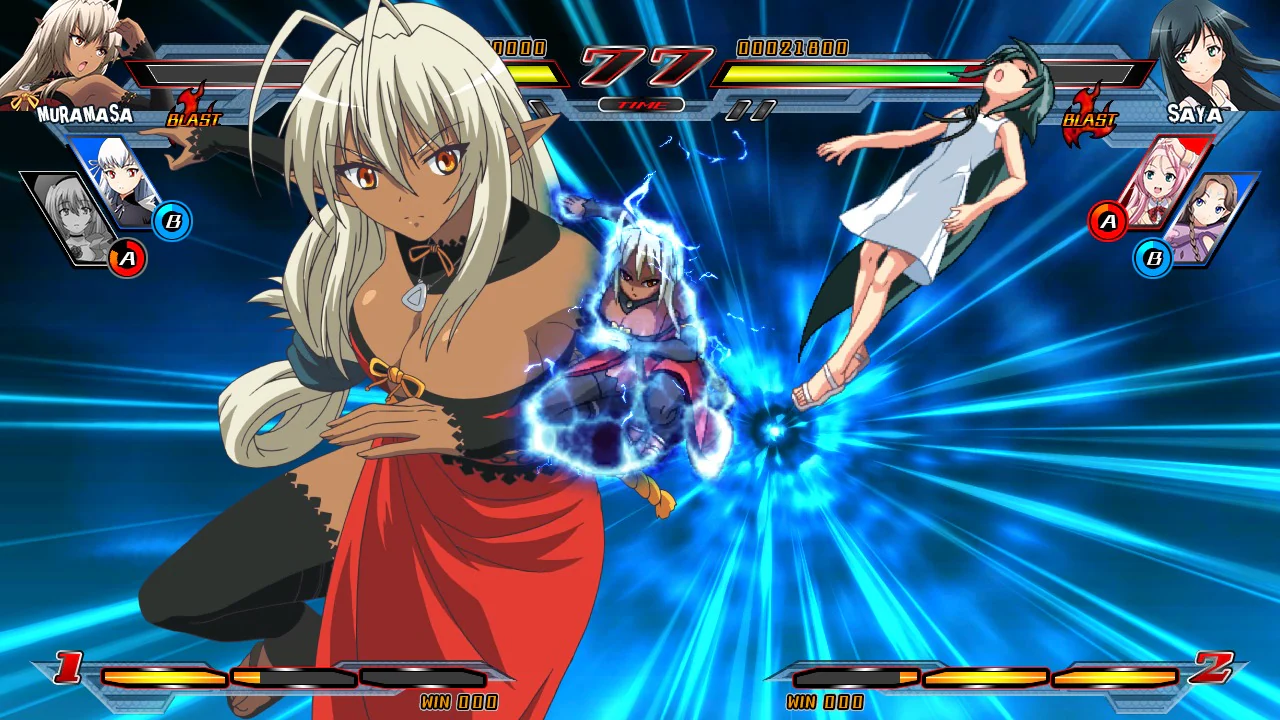Click the left player score 00000
1280x720 pixels.
pyautogui.click(x=520, y=47)
